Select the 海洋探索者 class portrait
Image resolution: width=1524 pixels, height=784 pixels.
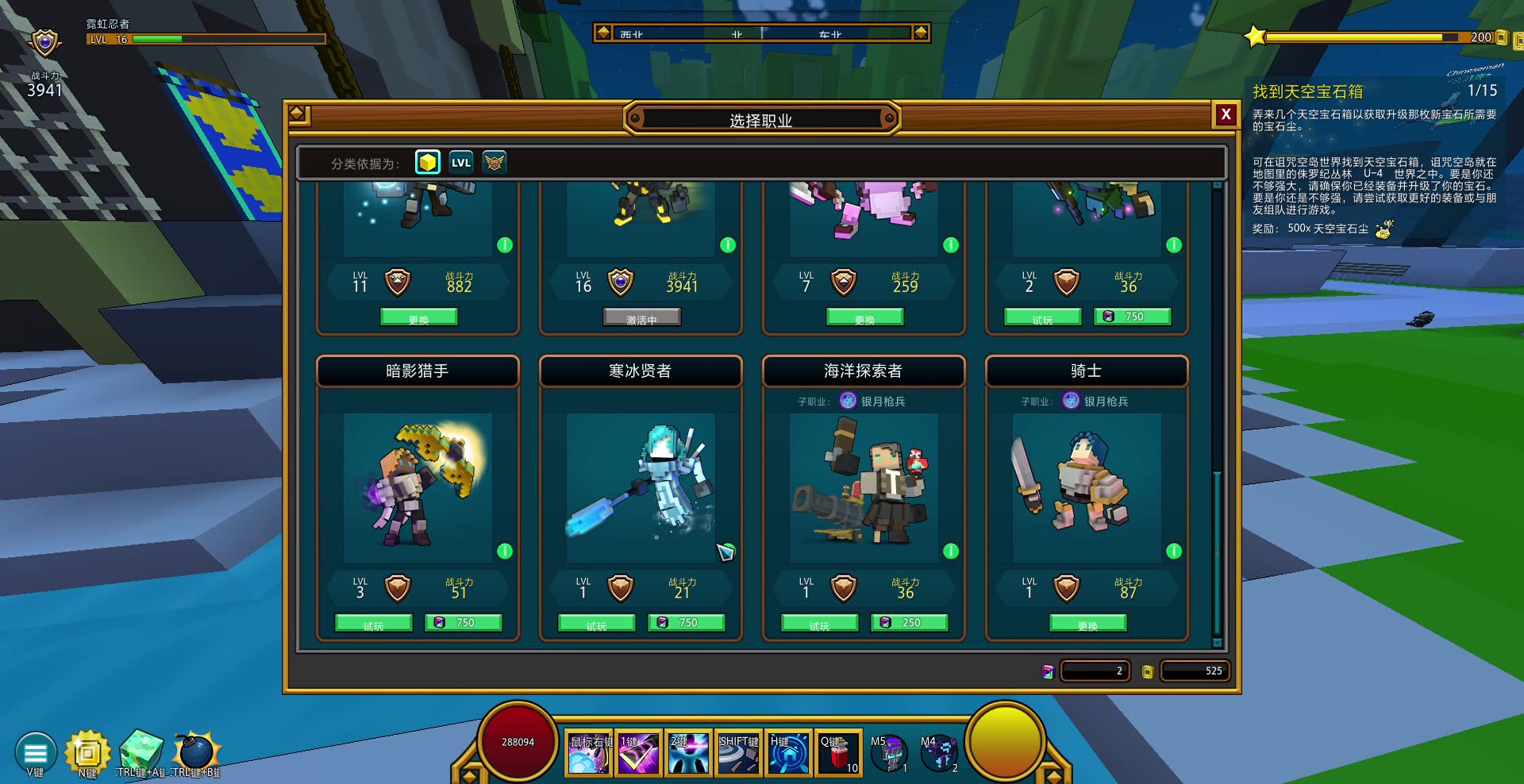click(x=864, y=486)
